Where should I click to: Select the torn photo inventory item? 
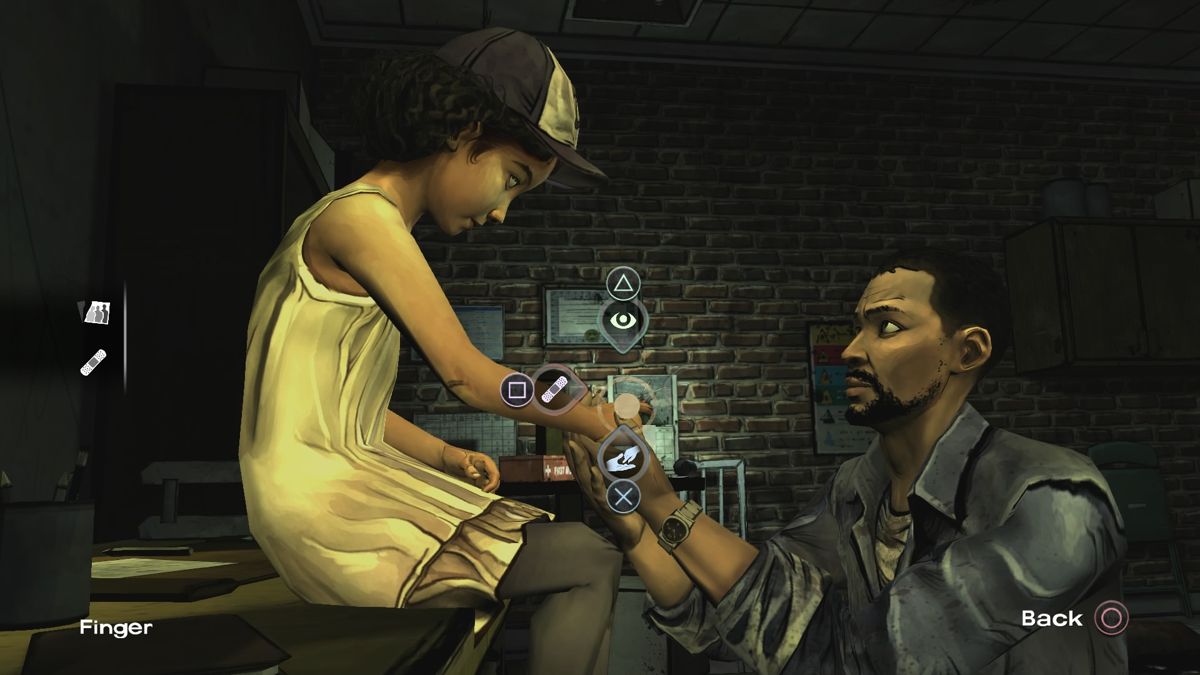click(x=96, y=313)
